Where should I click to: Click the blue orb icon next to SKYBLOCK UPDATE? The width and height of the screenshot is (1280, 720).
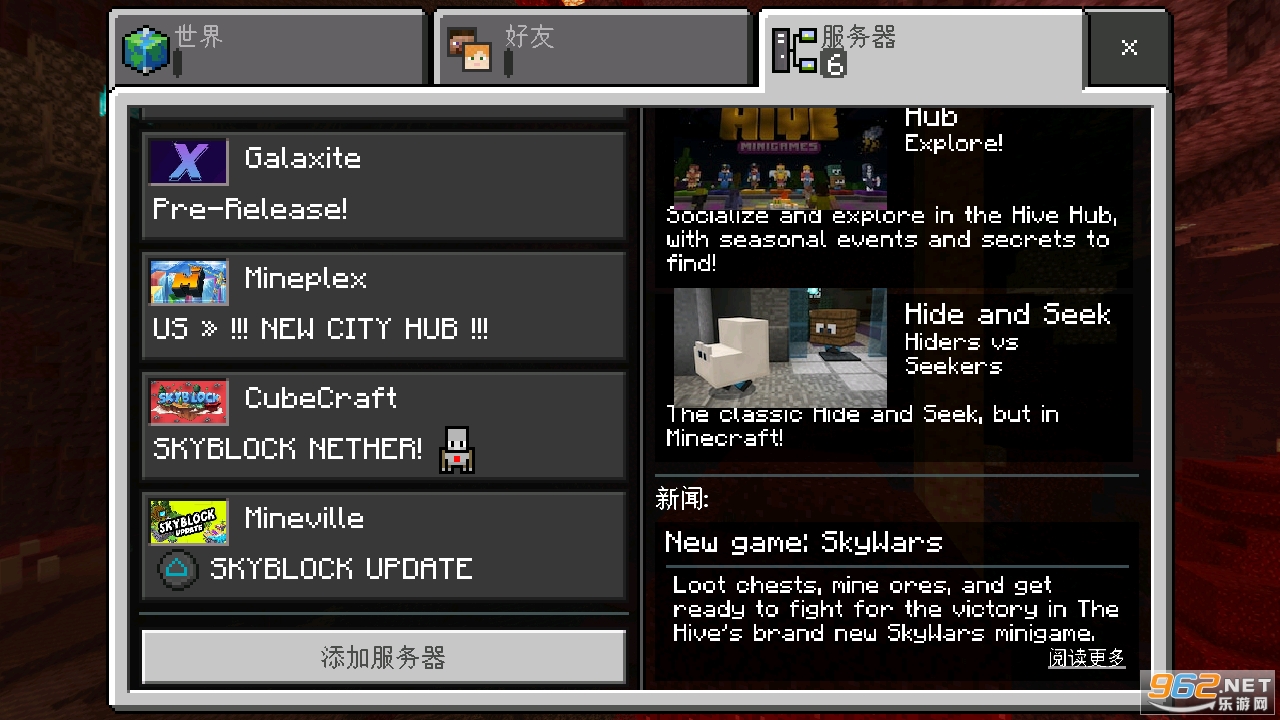click(180, 569)
